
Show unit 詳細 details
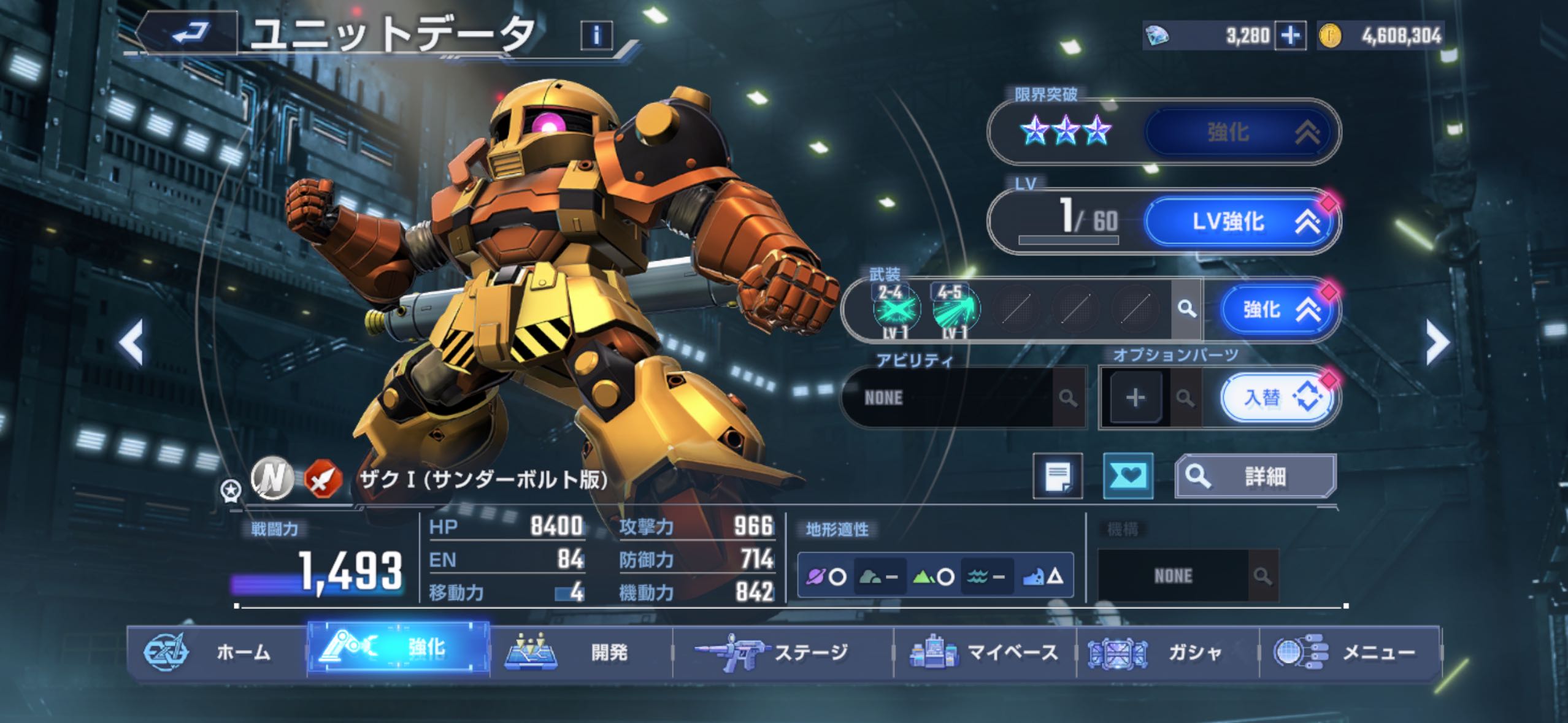tap(1255, 476)
